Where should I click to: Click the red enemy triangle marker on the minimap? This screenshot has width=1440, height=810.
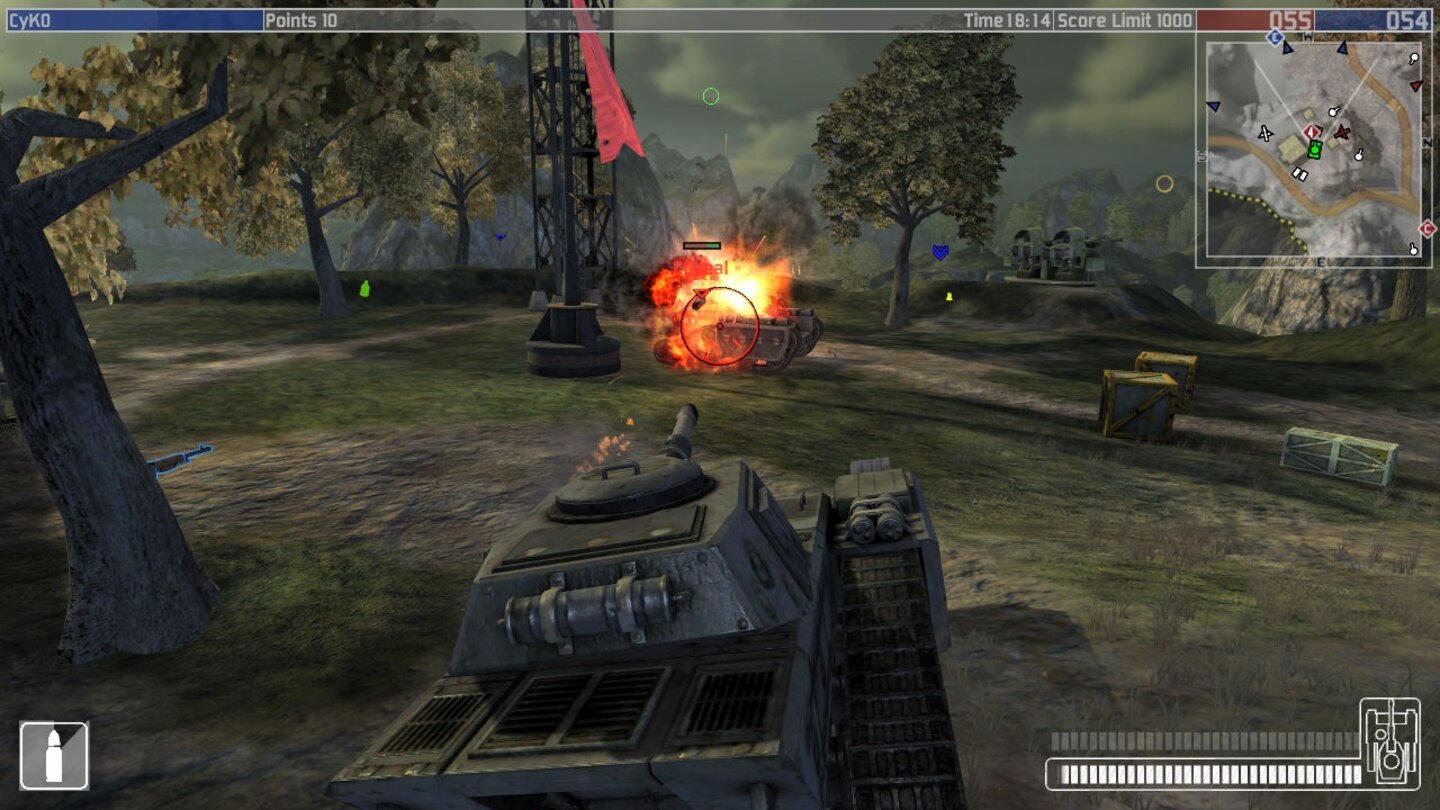[1416, 87]
